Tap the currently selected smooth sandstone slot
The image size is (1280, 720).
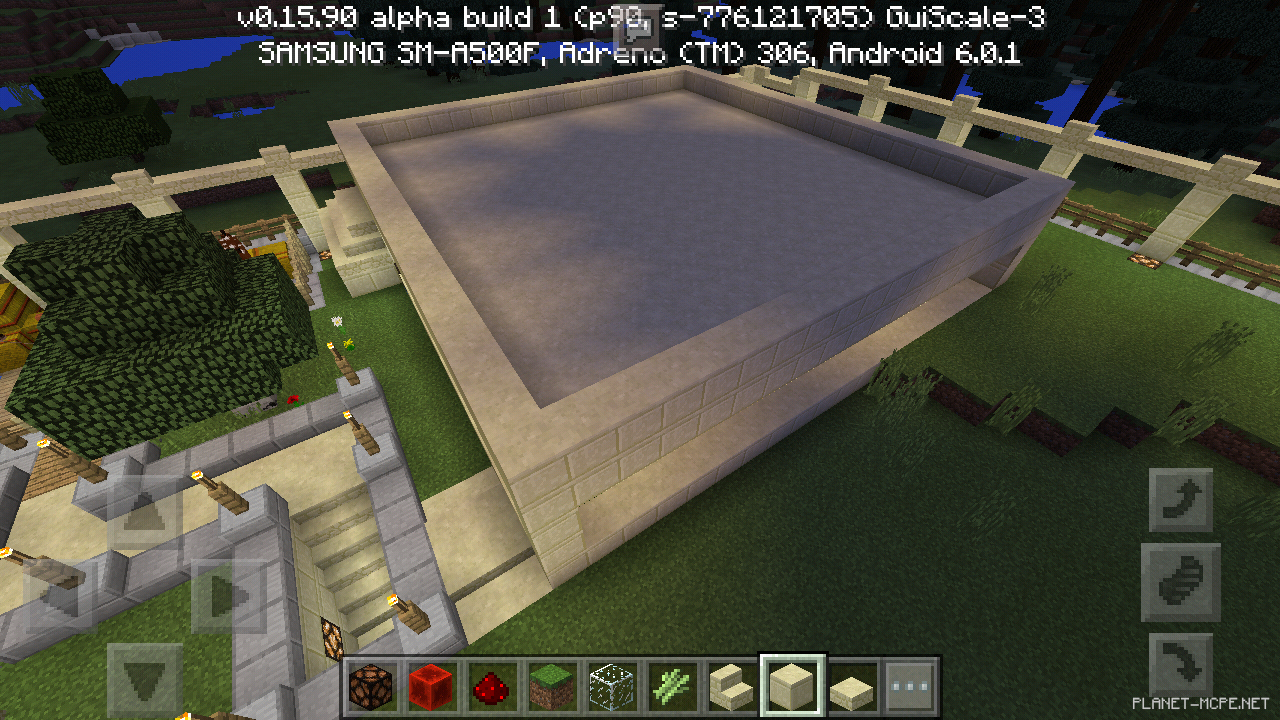[790, 682]
